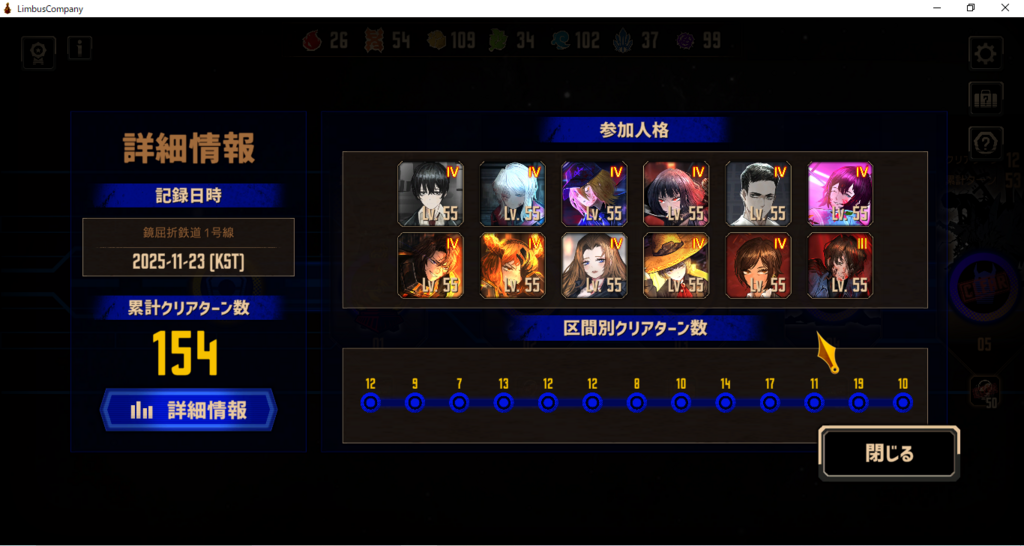Select the long brown-haired blue-eyed woman portrait
Image resolution: width=1024 pixels, height=546 pixels.
tap(594, 265)
